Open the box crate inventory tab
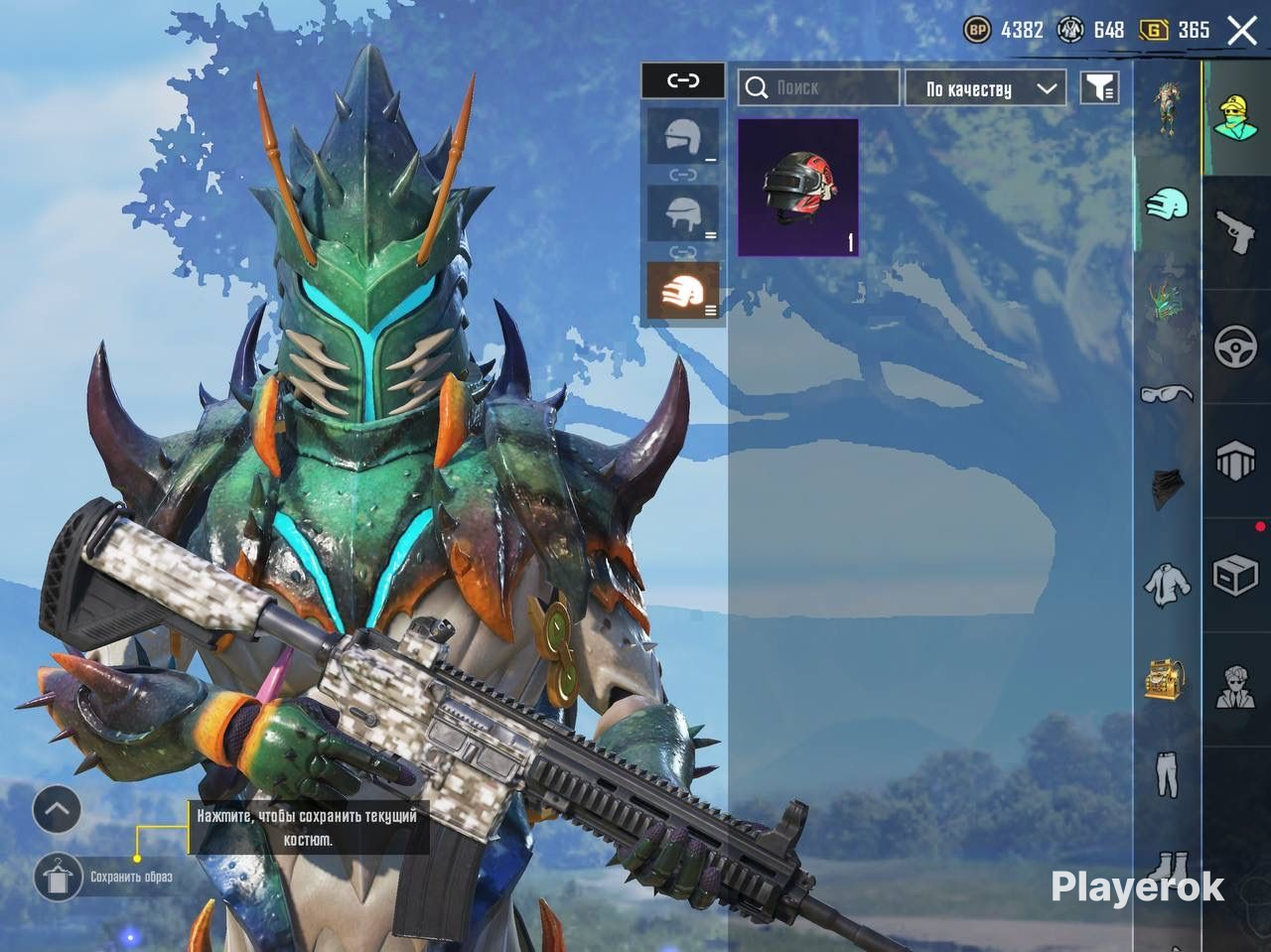The image size is (1271, 952). click(1236, 575)
